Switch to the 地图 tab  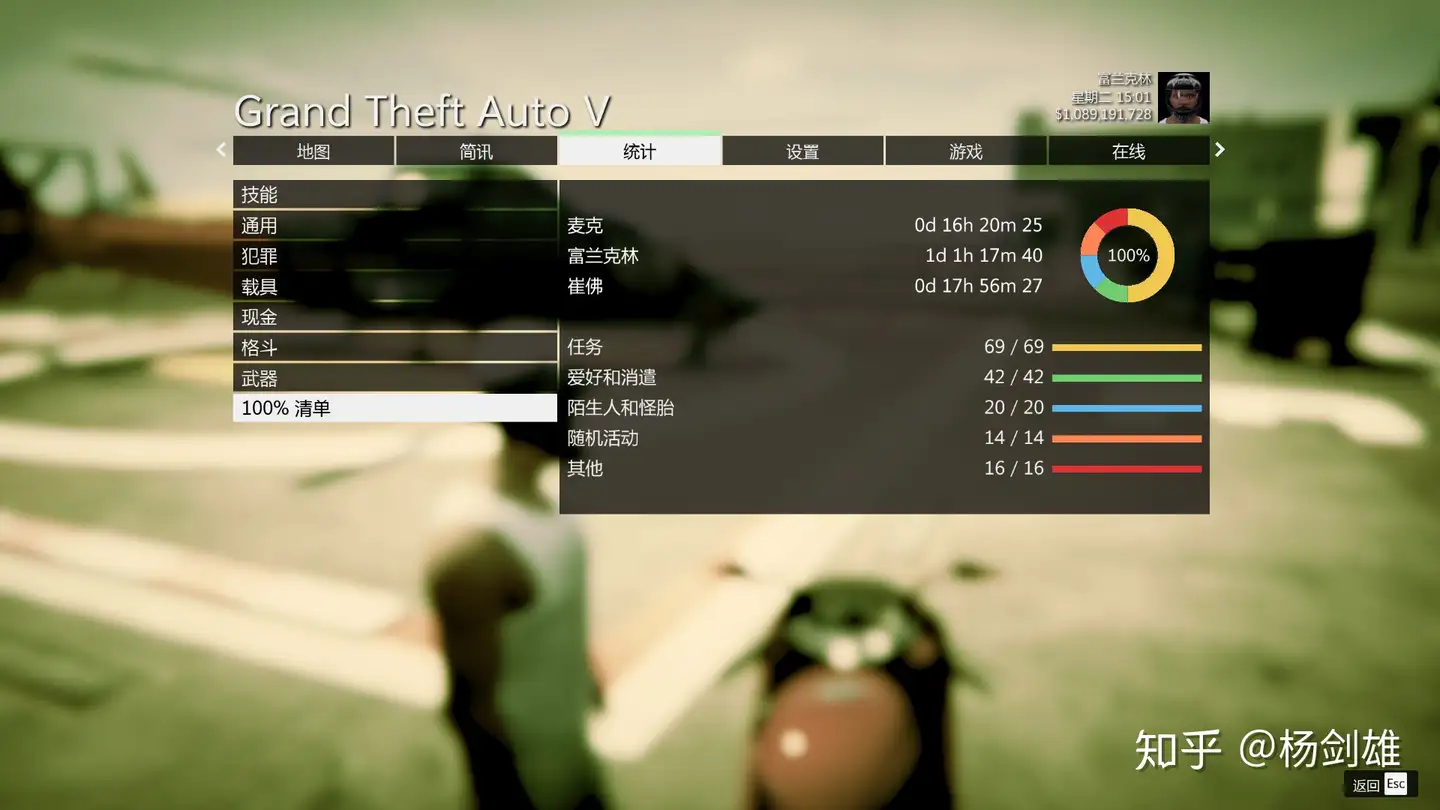312,150
